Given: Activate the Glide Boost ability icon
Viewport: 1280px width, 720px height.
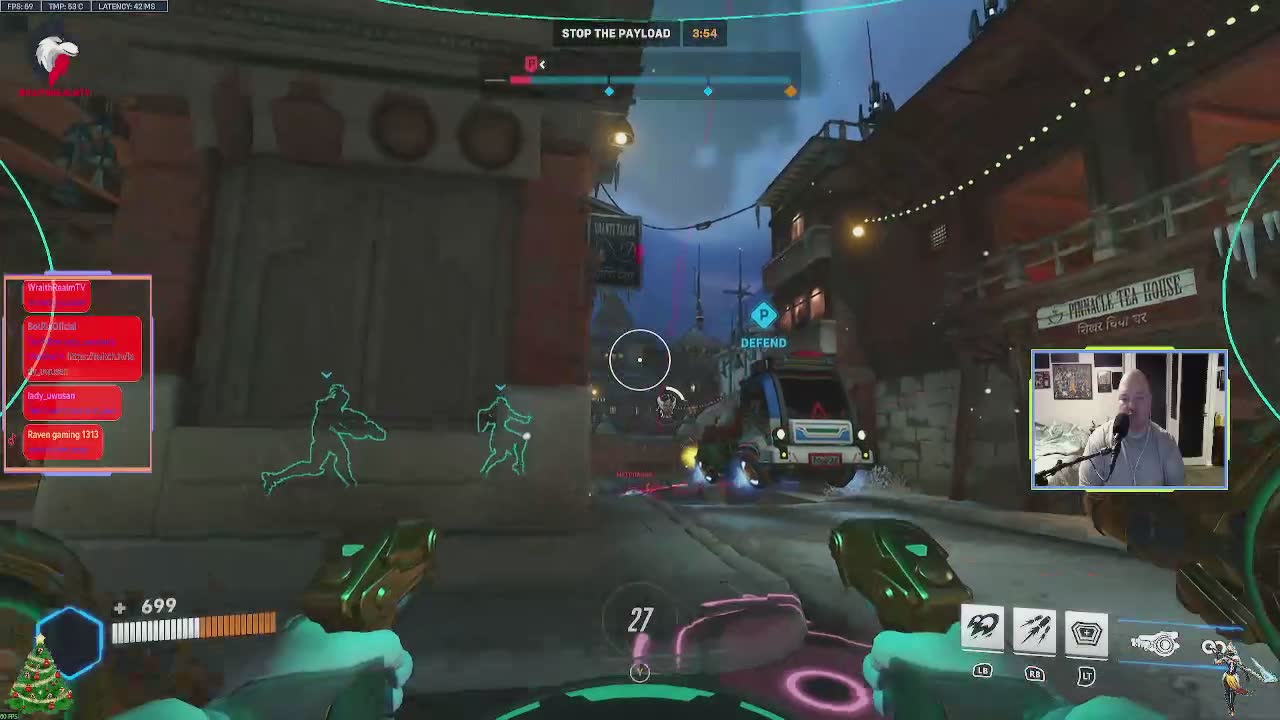Looking at the screenshot, I should 982,629.
